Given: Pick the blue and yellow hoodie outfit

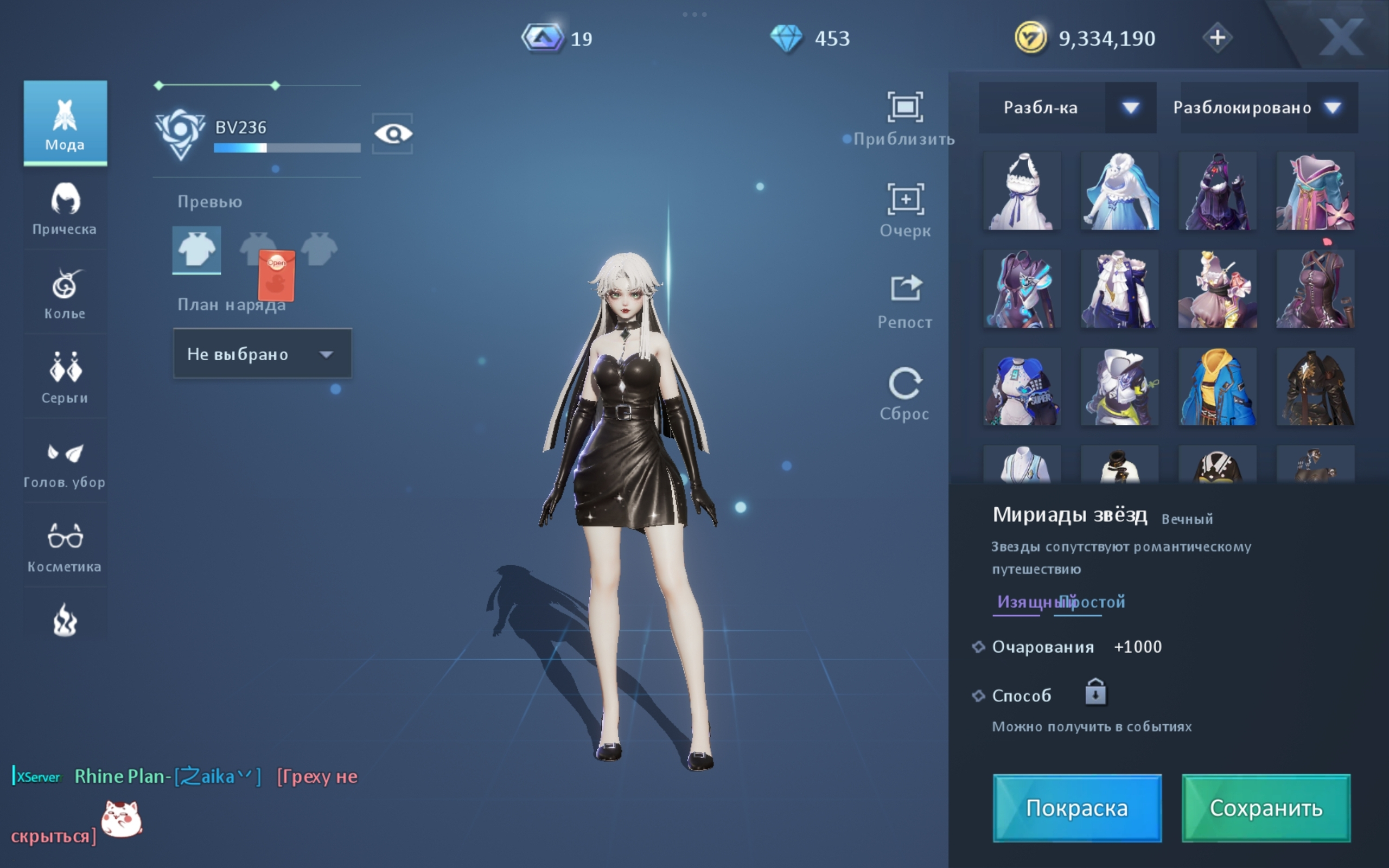Looking at the screenshot, I should click(x=1217, y=387).
